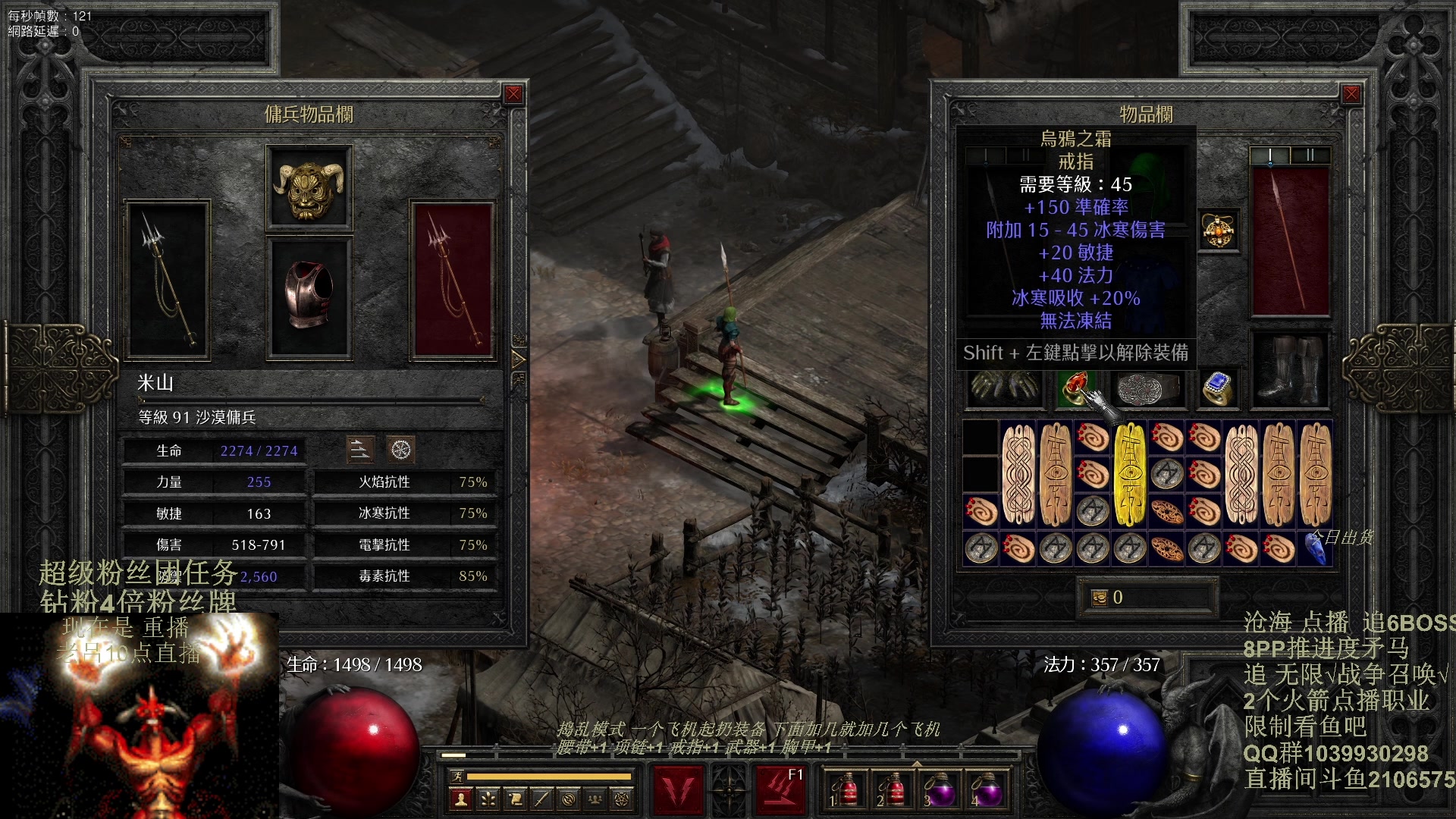
Task: Use the red healing potion in belt slot 1
Action: [844, 790]
